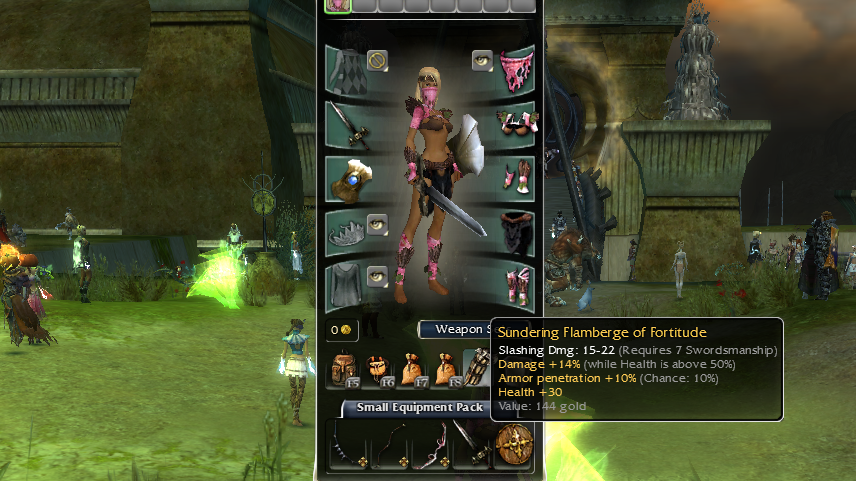Open the F5 backpack
The height and width of the screenshot is (481, 856).
coord(346,370)
